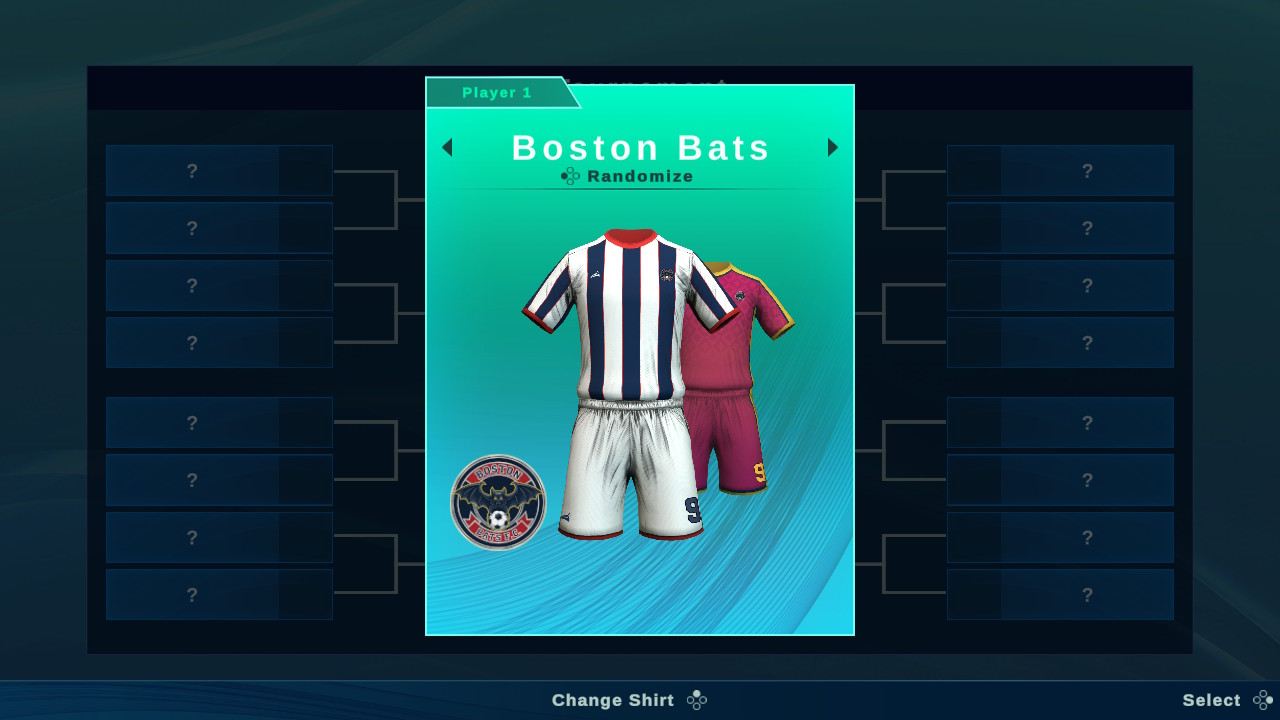
Task: Open the previous team with left arrow
Action: click(447, 147)
